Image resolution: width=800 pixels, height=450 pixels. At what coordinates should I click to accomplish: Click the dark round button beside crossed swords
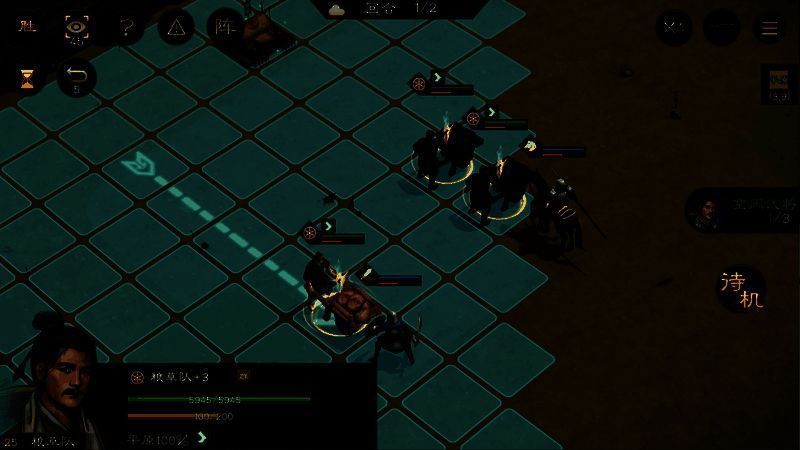[x=721, y=28]
